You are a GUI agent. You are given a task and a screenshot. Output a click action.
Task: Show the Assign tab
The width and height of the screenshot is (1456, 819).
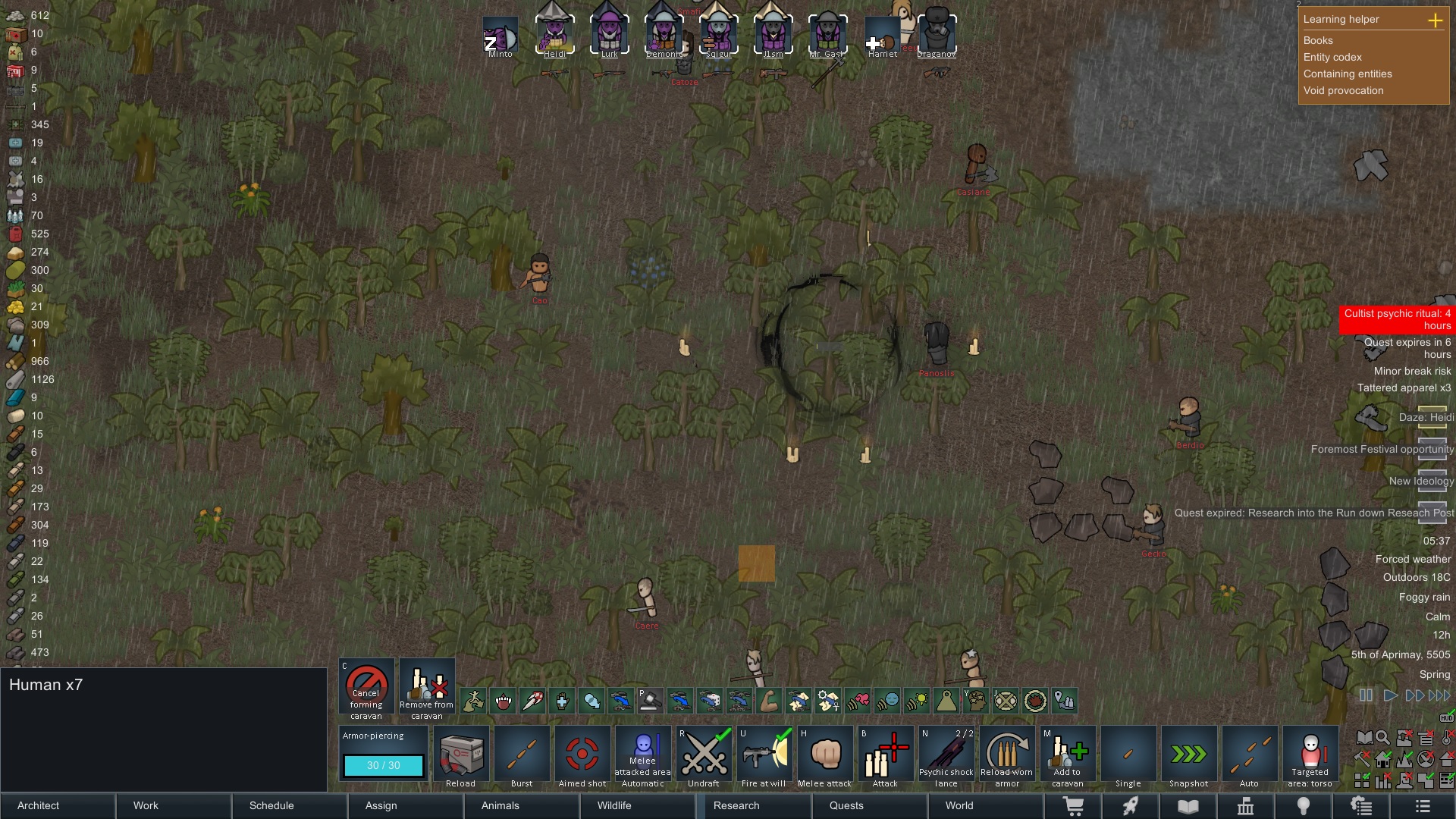click(406, 805)
